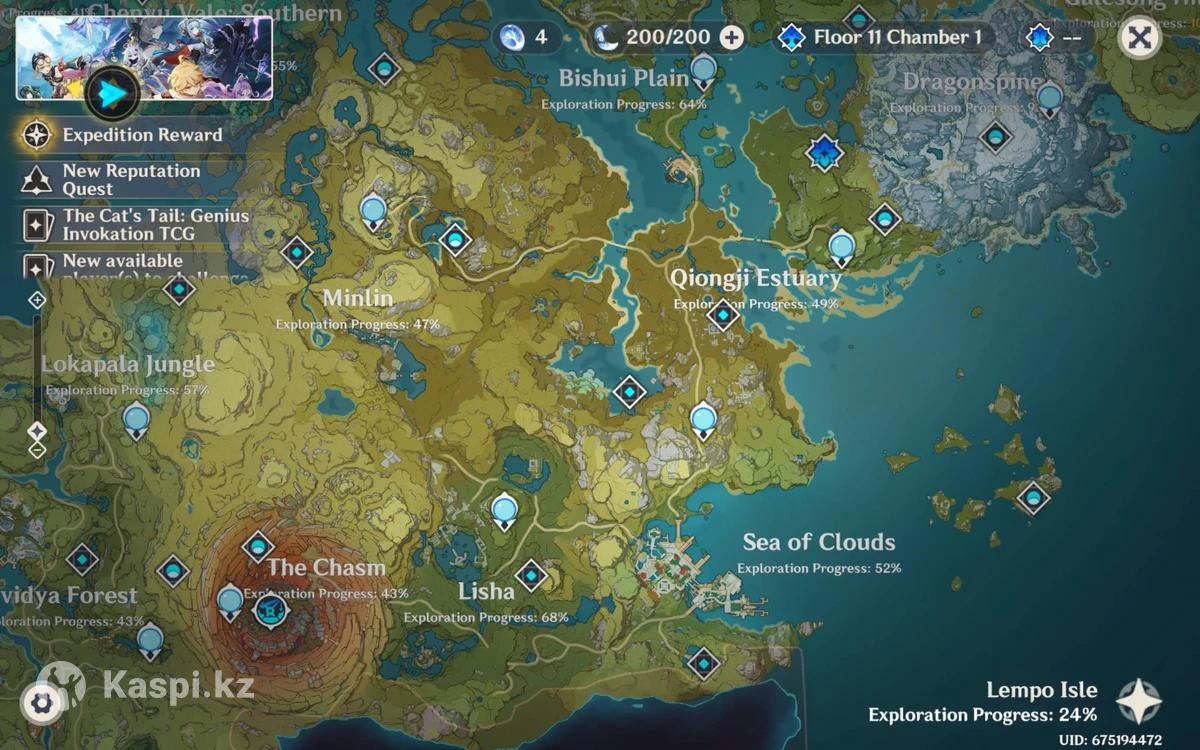The width and height of the screenshot is (1200, 750).
Task: Open the four-pointed star pin menu beside Lempo Isle
Action: pos(1139,701)
